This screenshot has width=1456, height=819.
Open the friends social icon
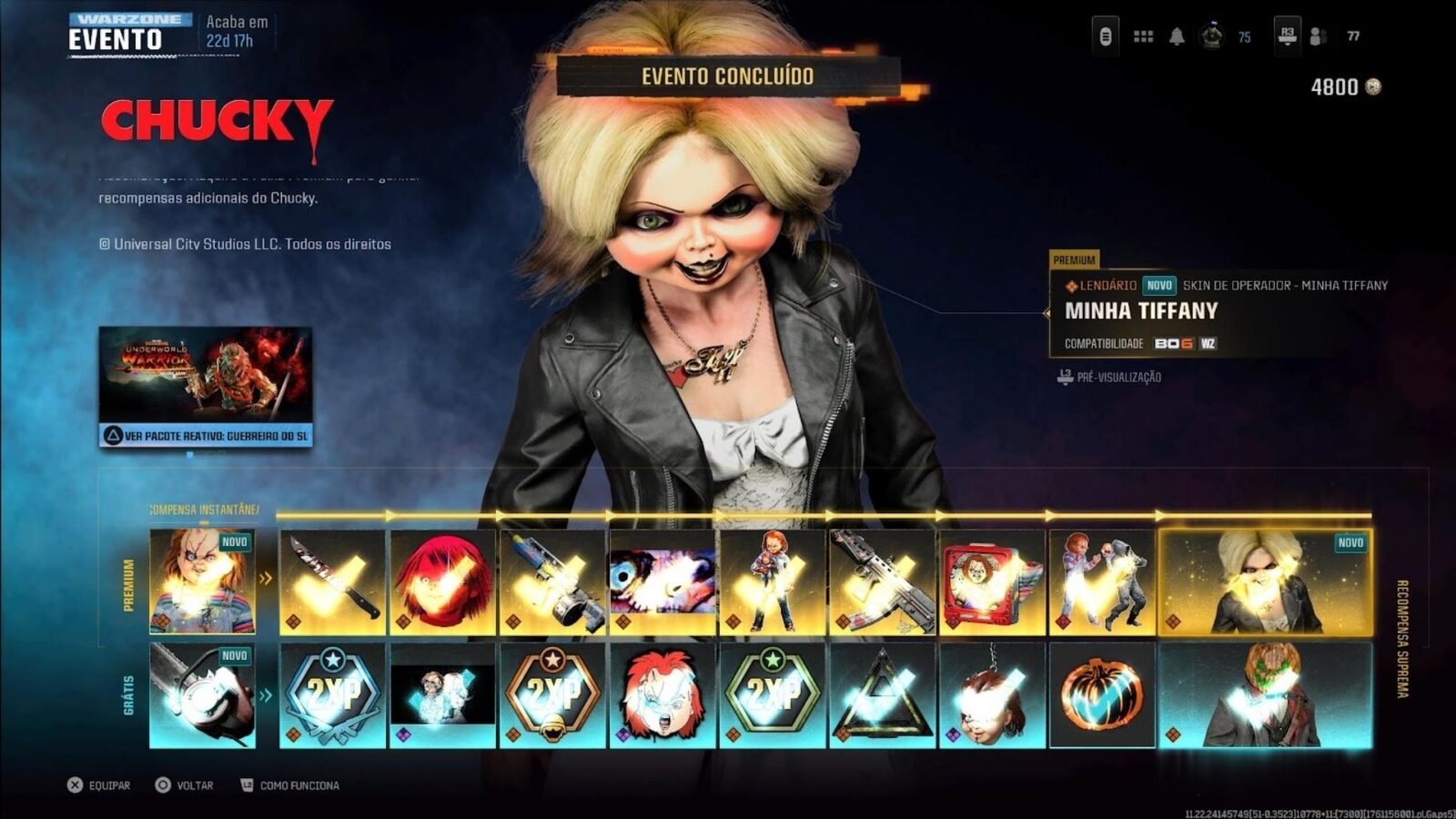click(x=1318, y=36)
